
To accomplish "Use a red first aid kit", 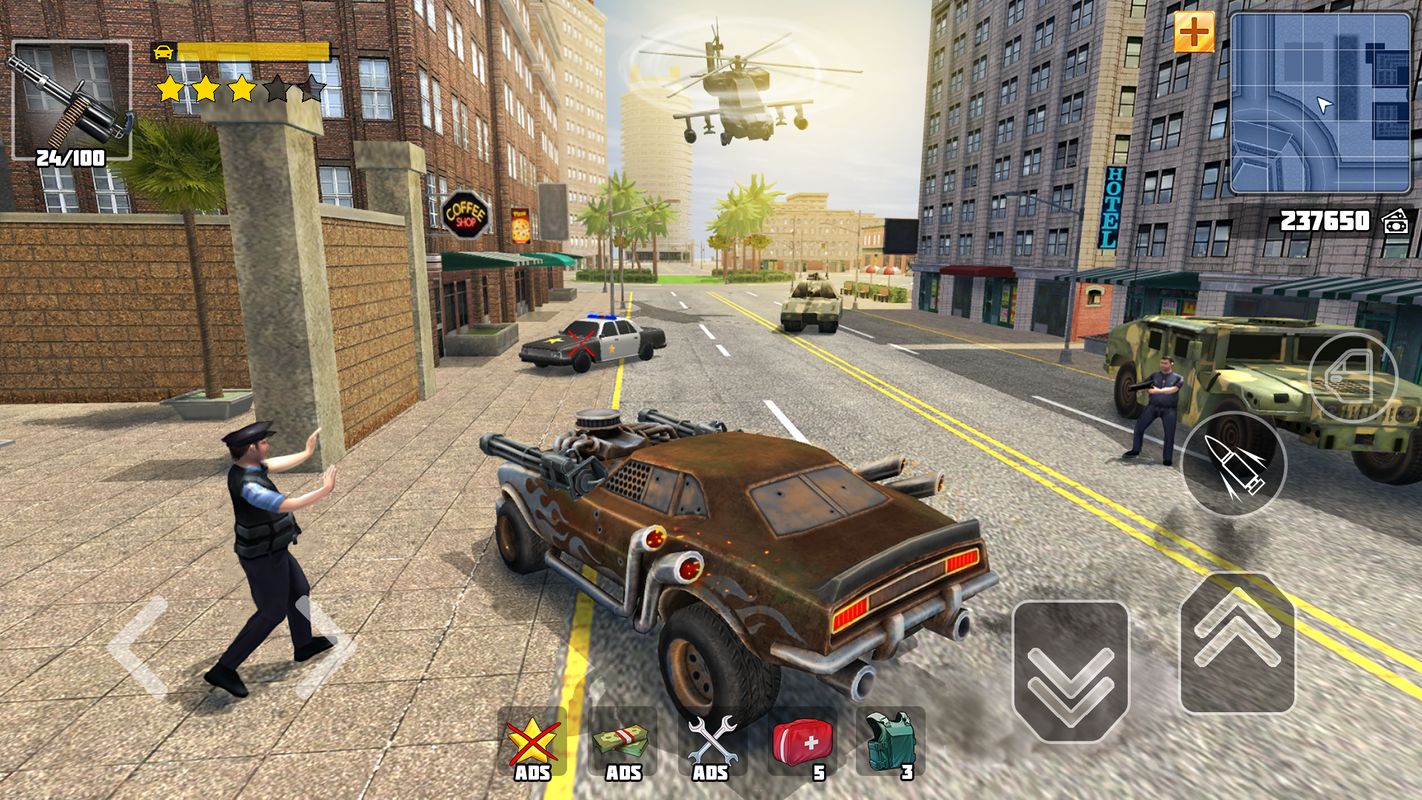I will pos(802,743).
